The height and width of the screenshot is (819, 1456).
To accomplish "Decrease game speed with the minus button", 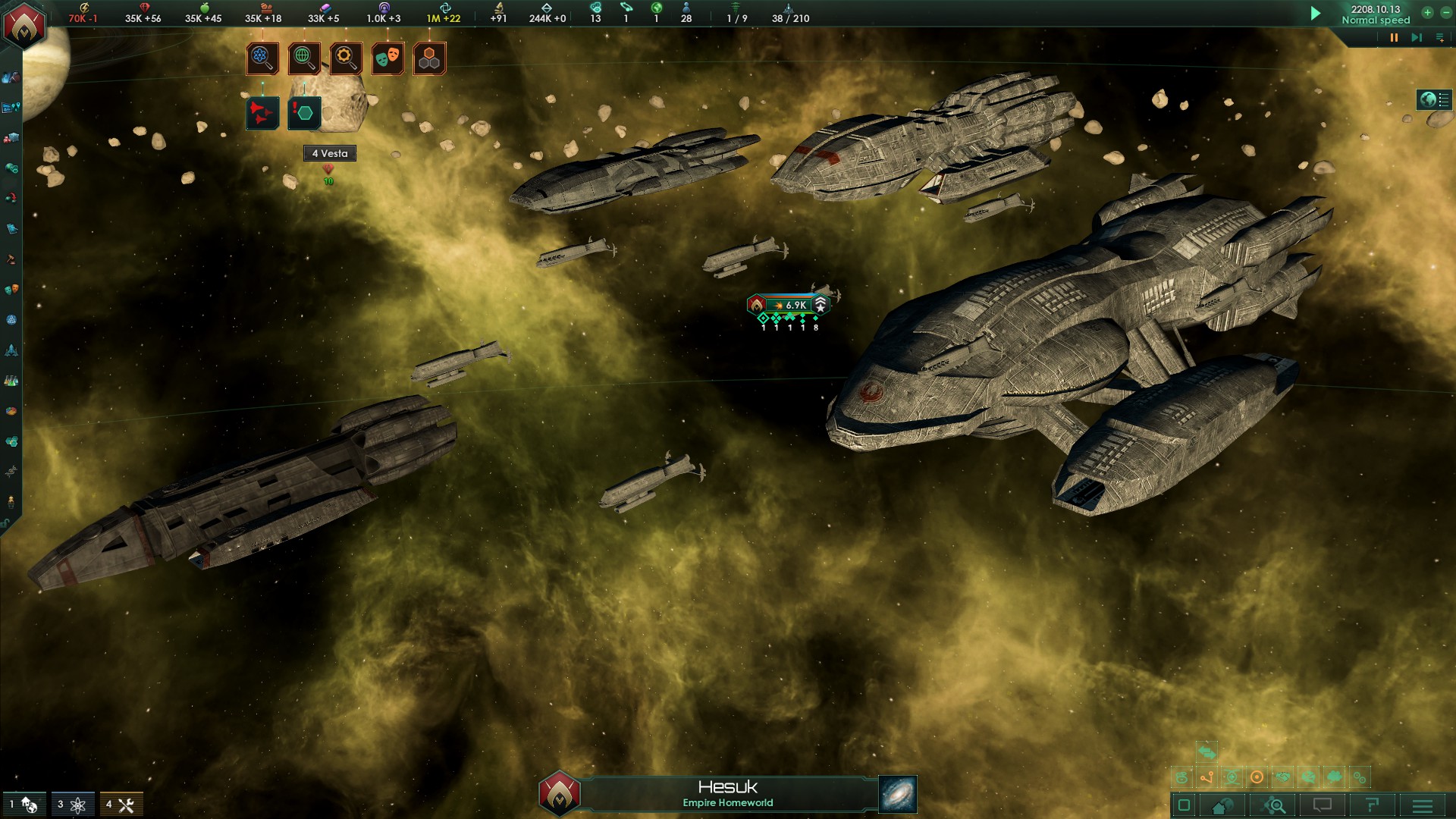I will [1445, 12].
